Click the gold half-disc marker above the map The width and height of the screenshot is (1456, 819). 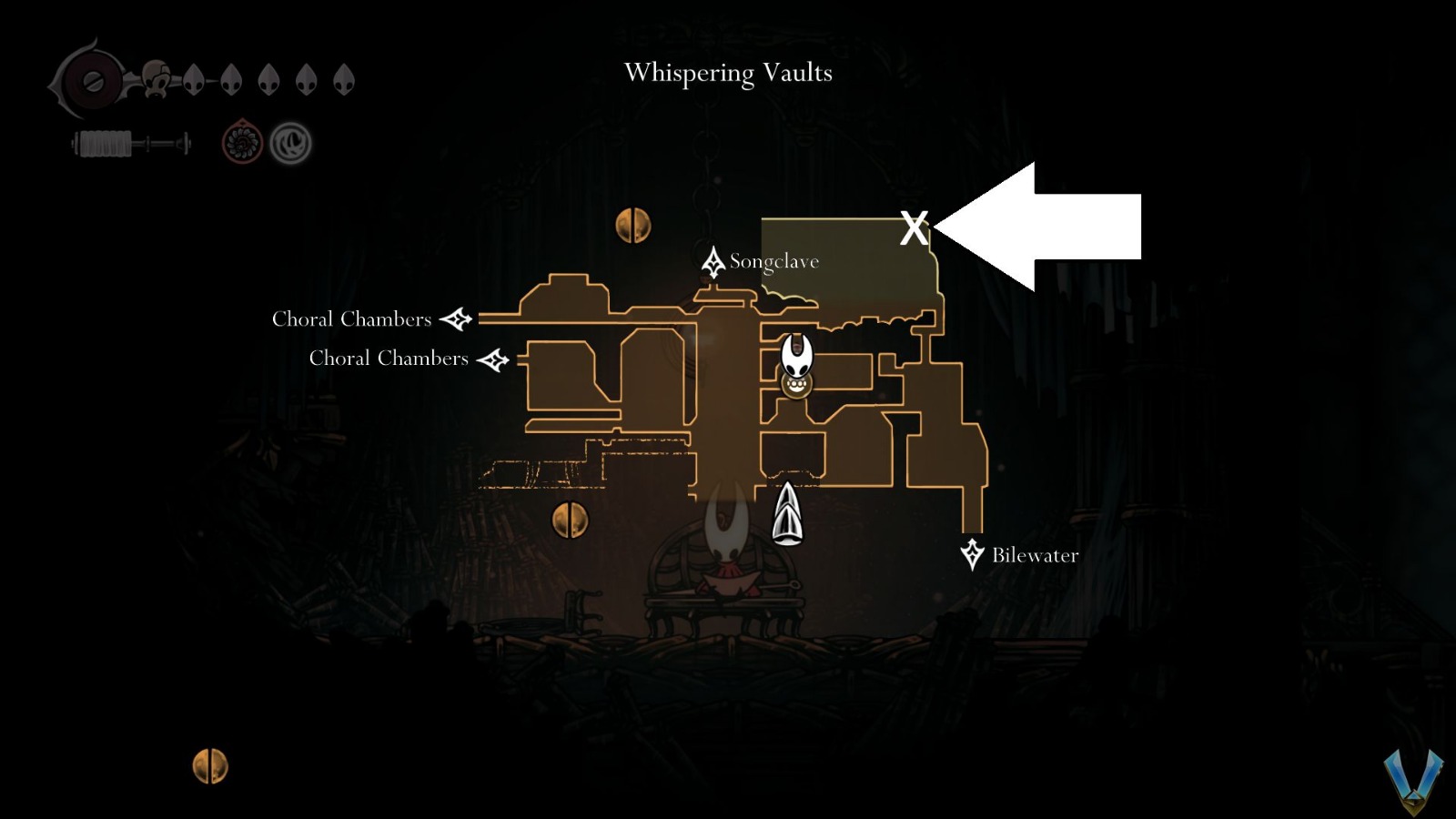[x=634, y=224]
